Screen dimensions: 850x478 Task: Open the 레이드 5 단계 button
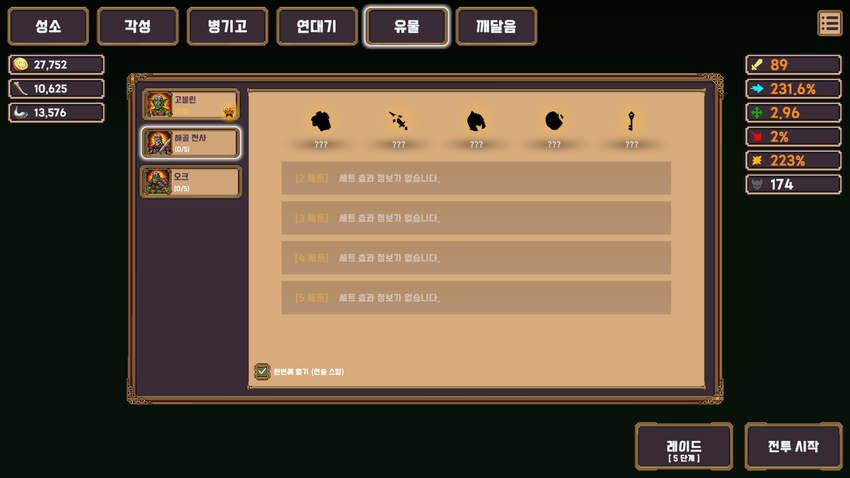pos(684,446)
